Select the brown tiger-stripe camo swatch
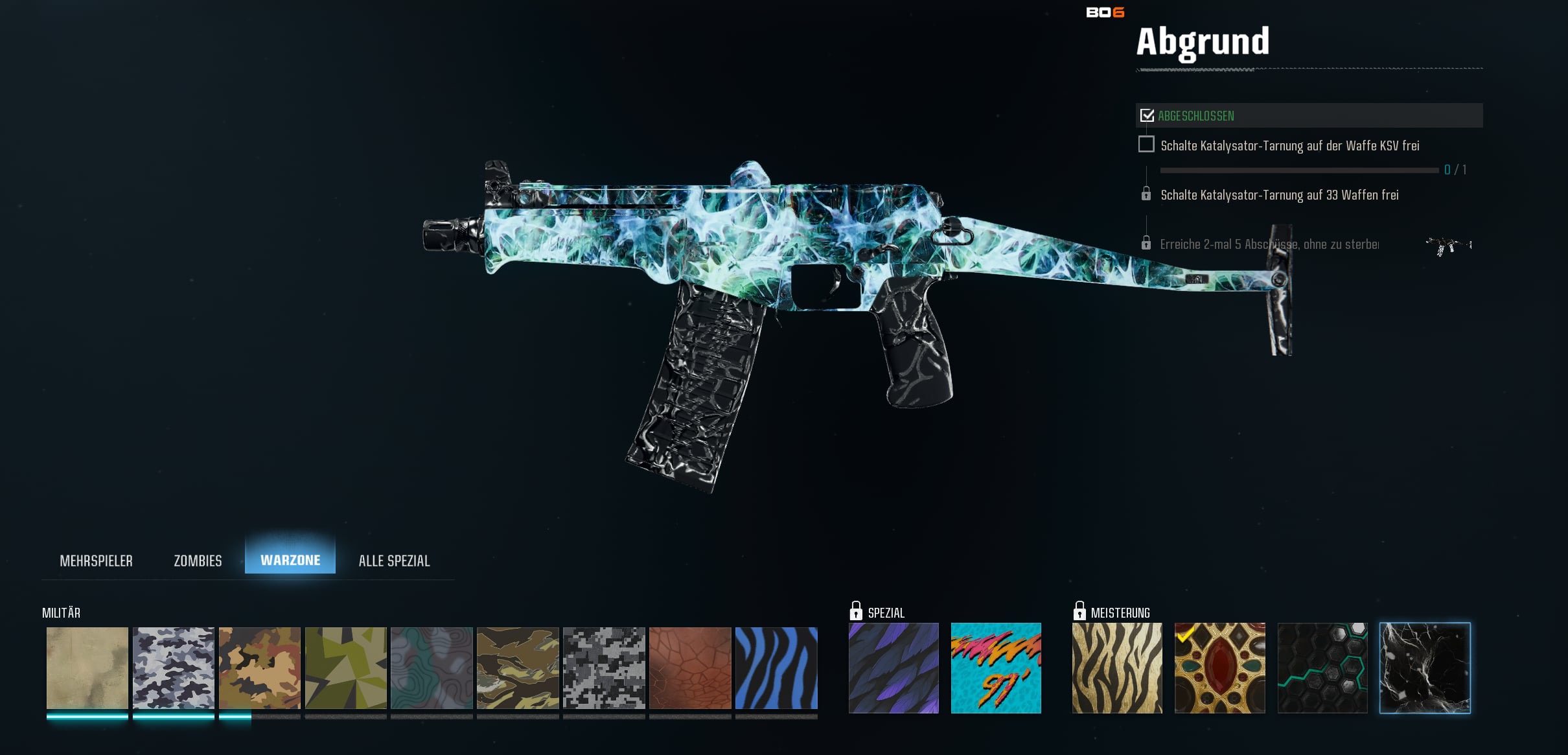This screenshot has width=1568, height=755. click(x=518, y=668)
